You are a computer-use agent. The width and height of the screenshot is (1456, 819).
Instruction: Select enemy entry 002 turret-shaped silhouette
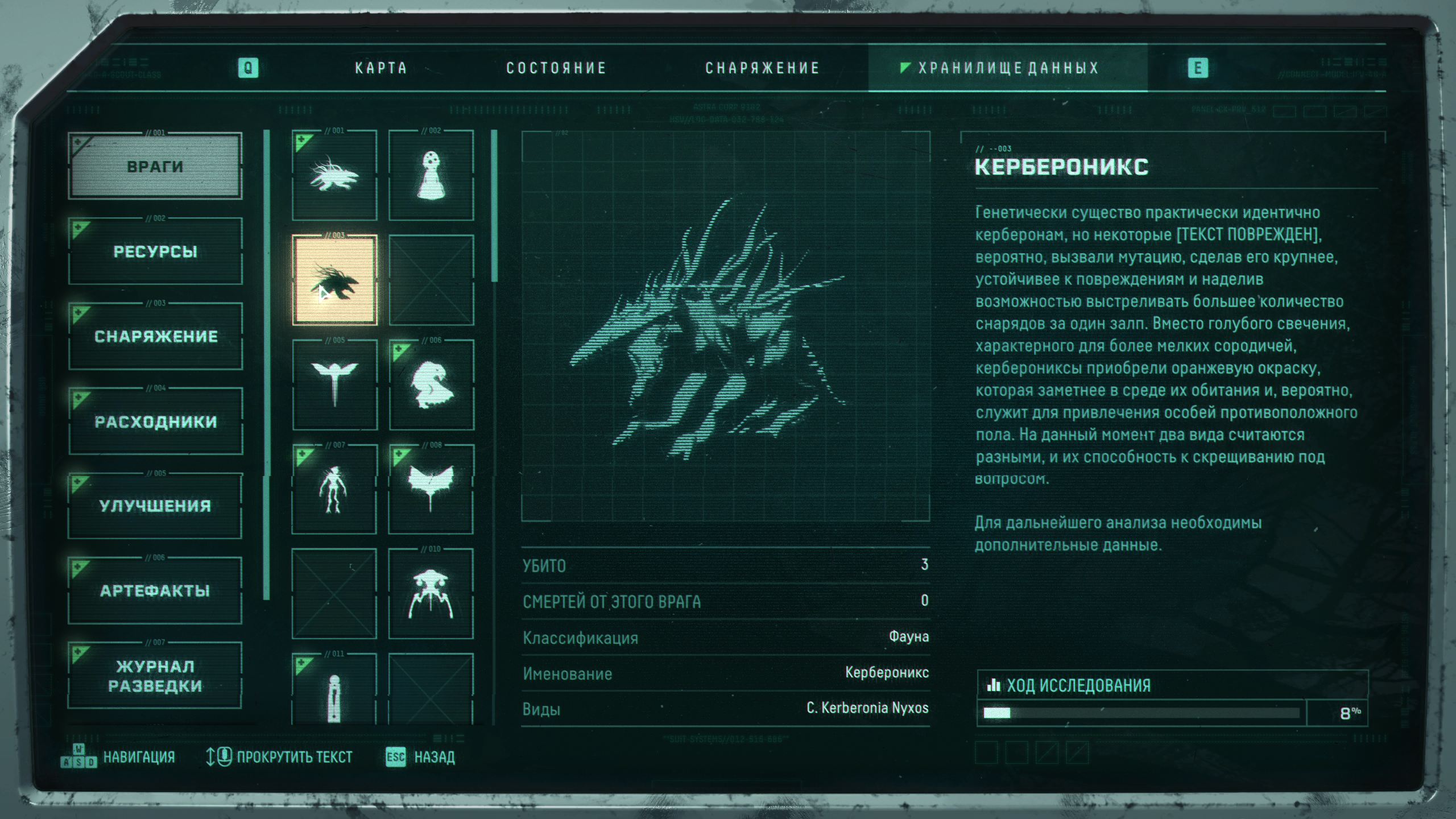[x=431, y=175]
